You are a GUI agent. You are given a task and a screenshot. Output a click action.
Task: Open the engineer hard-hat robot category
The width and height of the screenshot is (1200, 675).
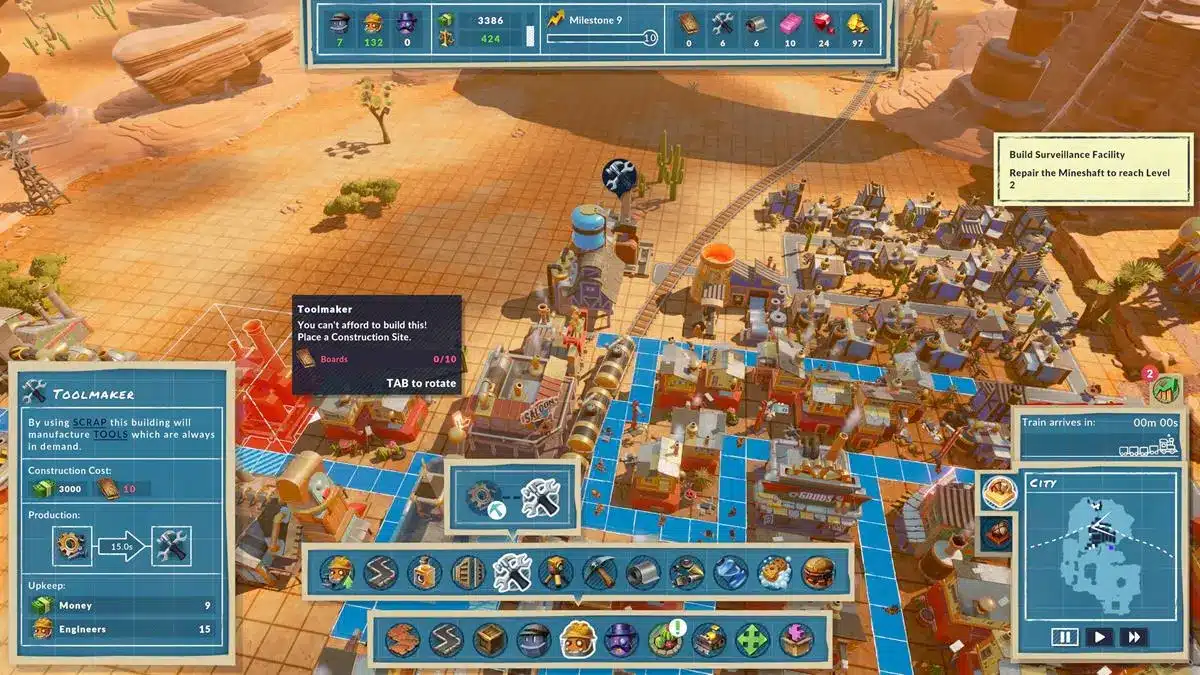tap(578, 639)
